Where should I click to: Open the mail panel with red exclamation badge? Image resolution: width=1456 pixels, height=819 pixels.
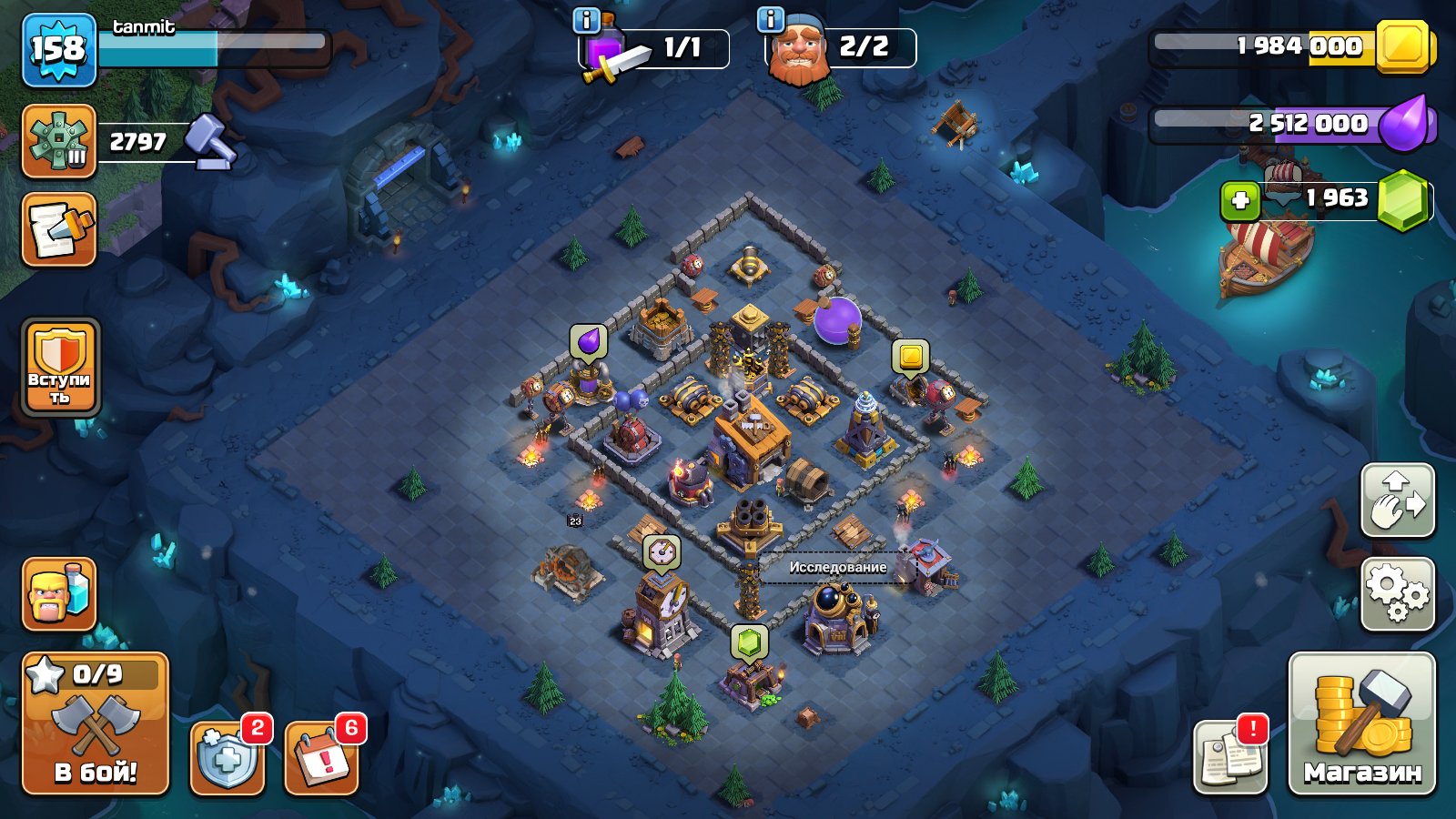(1230, 756)
